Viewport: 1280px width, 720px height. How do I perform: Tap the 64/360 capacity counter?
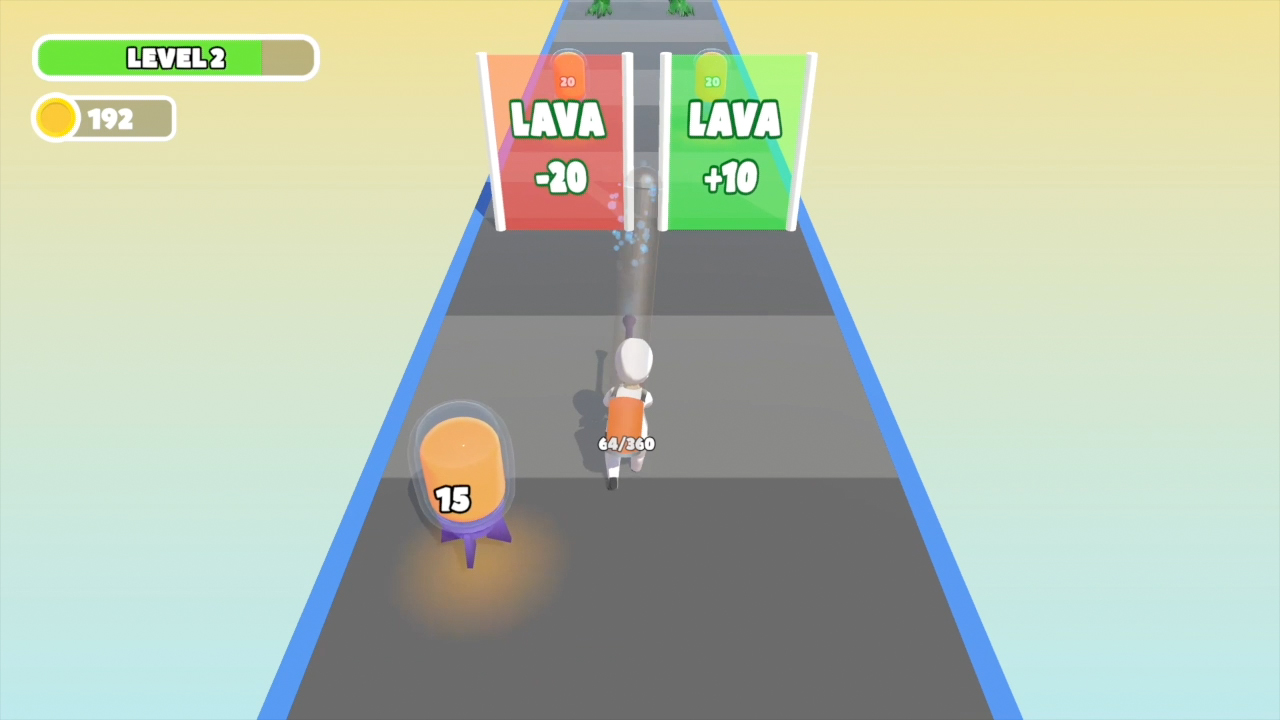click(x=626, y=444)
